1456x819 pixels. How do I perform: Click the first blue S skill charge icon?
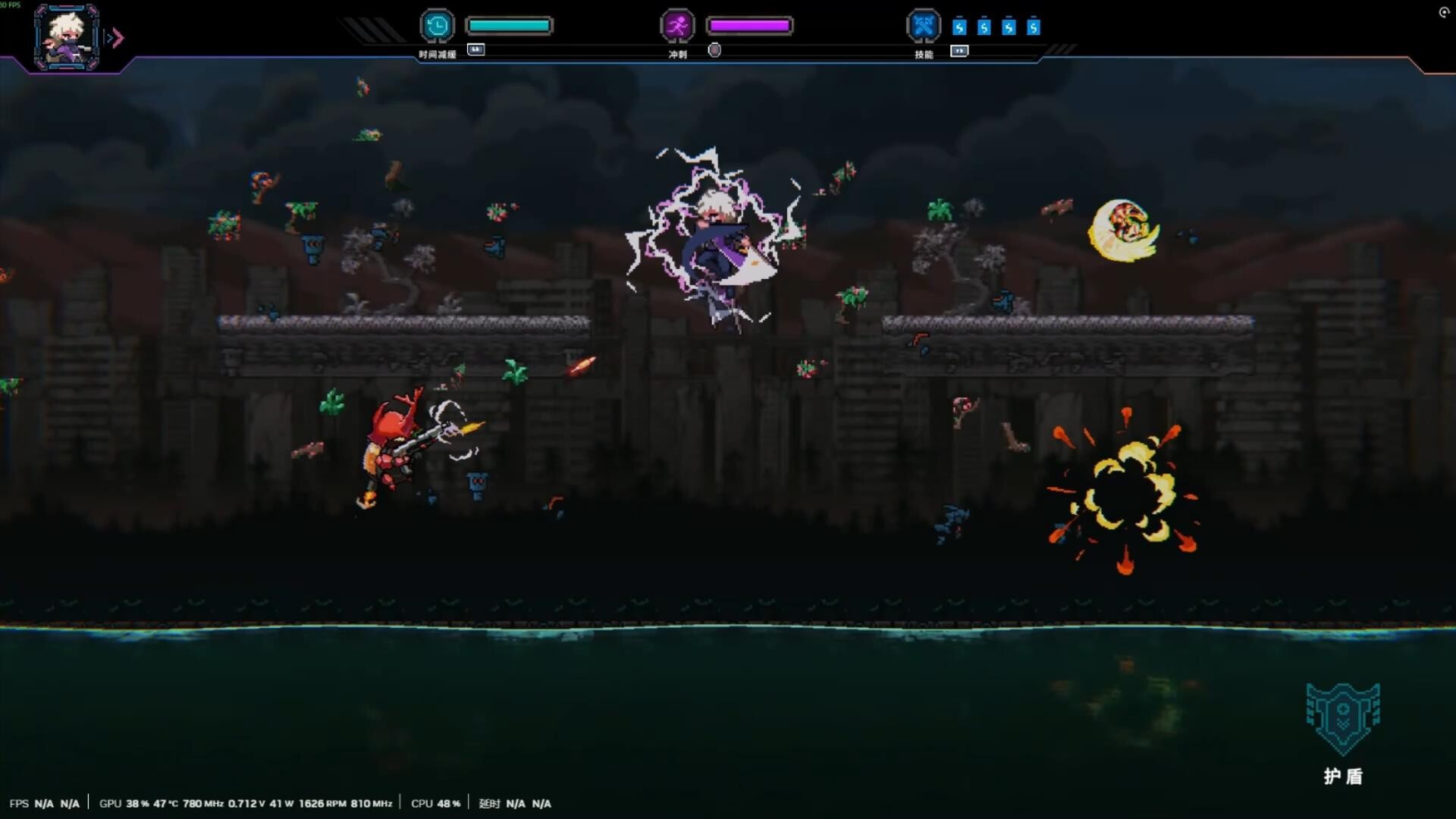point(959,27)
